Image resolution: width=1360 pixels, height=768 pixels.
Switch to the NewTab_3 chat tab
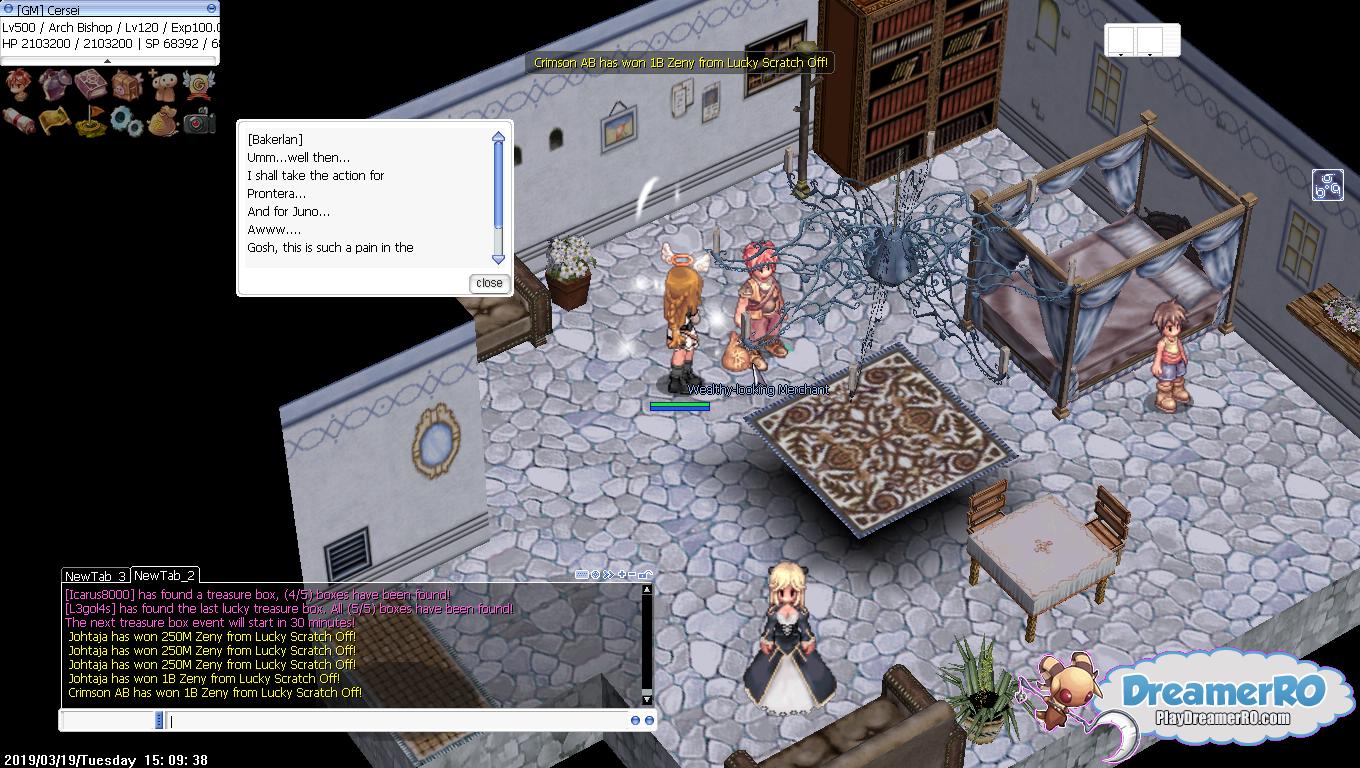point(95,576)
